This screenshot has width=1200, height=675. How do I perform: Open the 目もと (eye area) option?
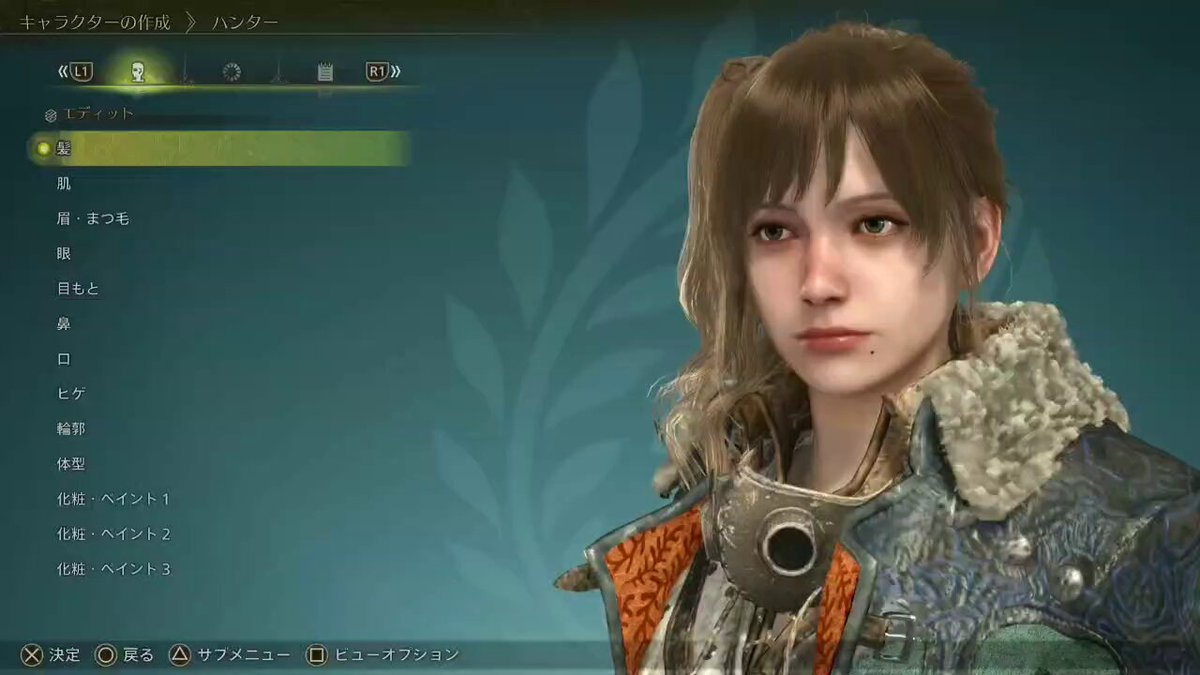click(78, 288)
